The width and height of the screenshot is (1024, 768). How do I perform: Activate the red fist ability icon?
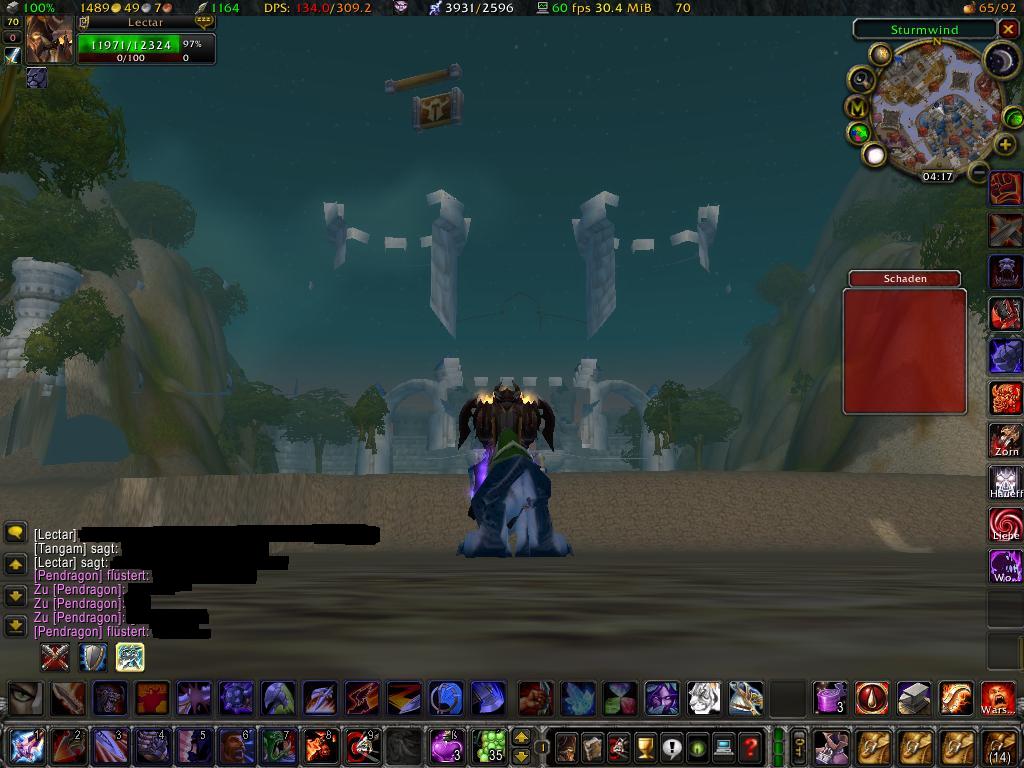(1005, 188)
